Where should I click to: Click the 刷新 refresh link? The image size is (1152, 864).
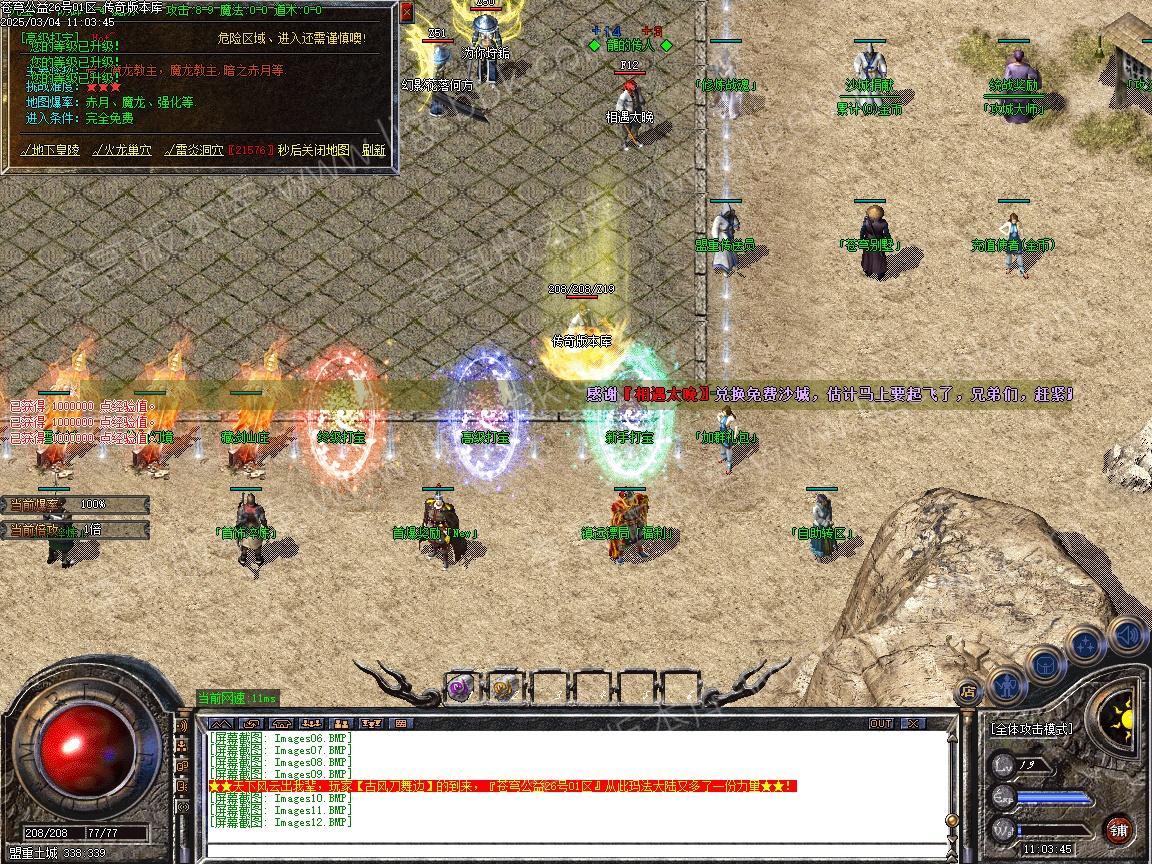(x=374, y=150)
